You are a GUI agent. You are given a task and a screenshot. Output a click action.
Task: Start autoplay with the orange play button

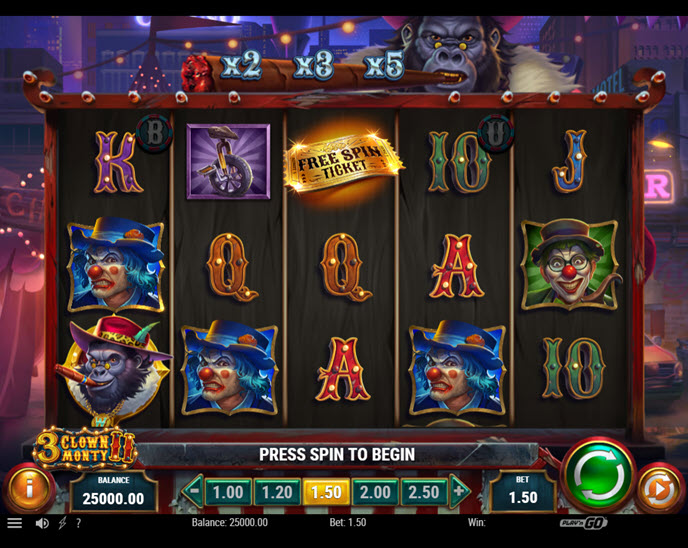tap(658, 490)
